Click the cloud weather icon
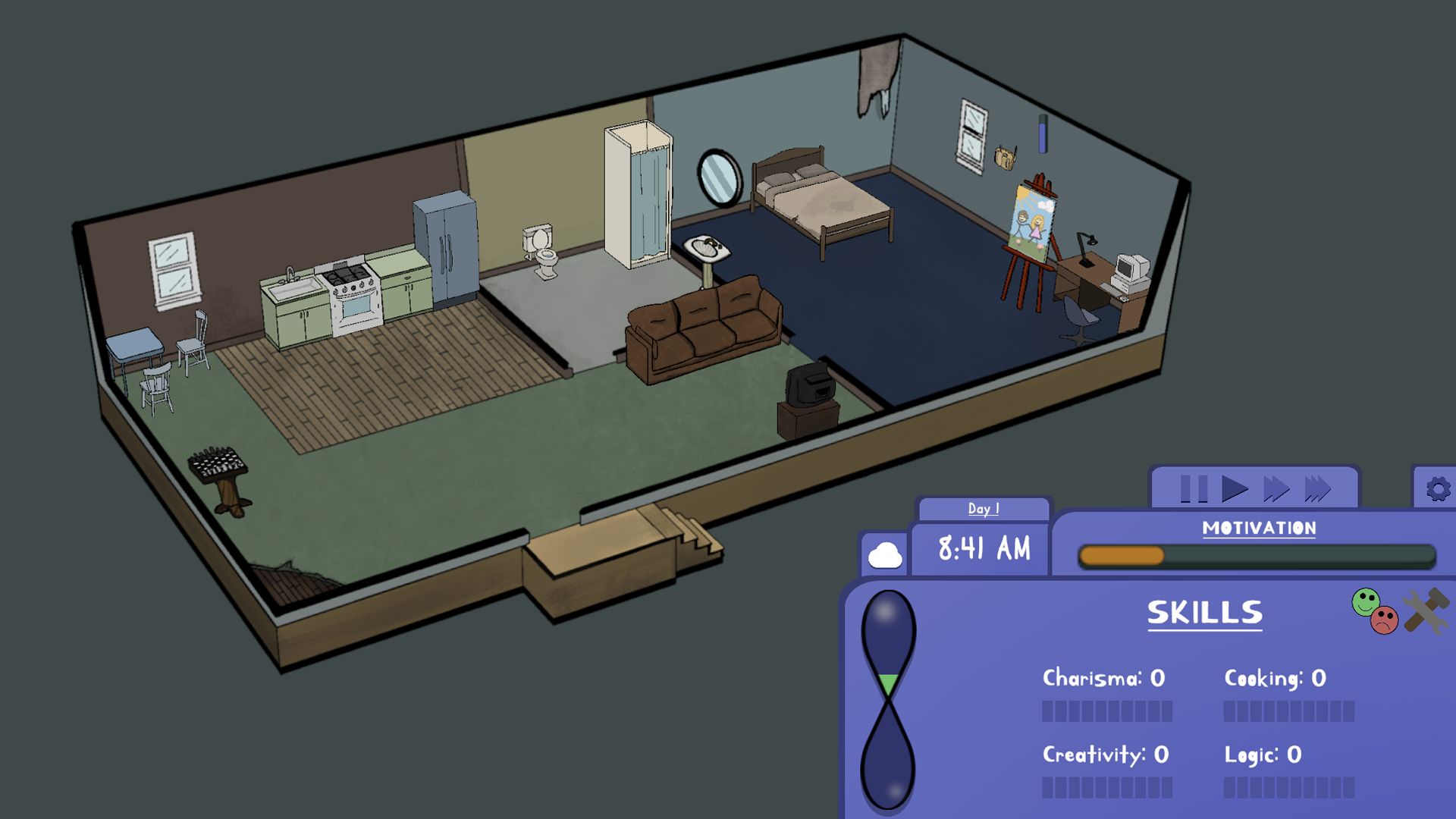1456x819 pixels. tap(886, 552)
